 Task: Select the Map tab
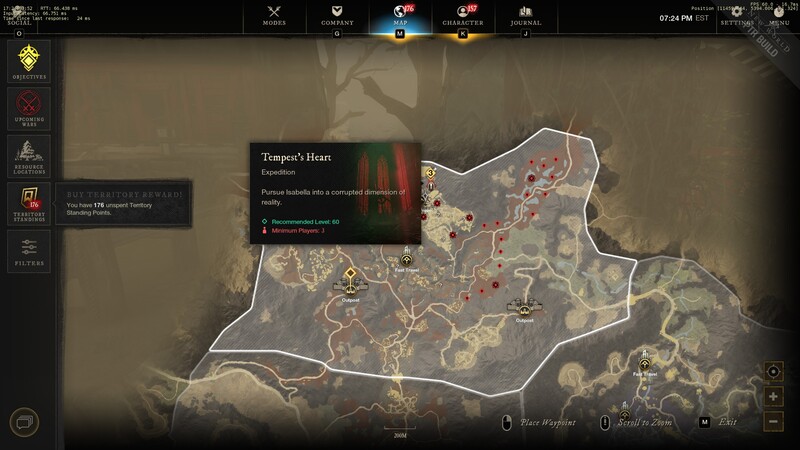tap(400, 15)
